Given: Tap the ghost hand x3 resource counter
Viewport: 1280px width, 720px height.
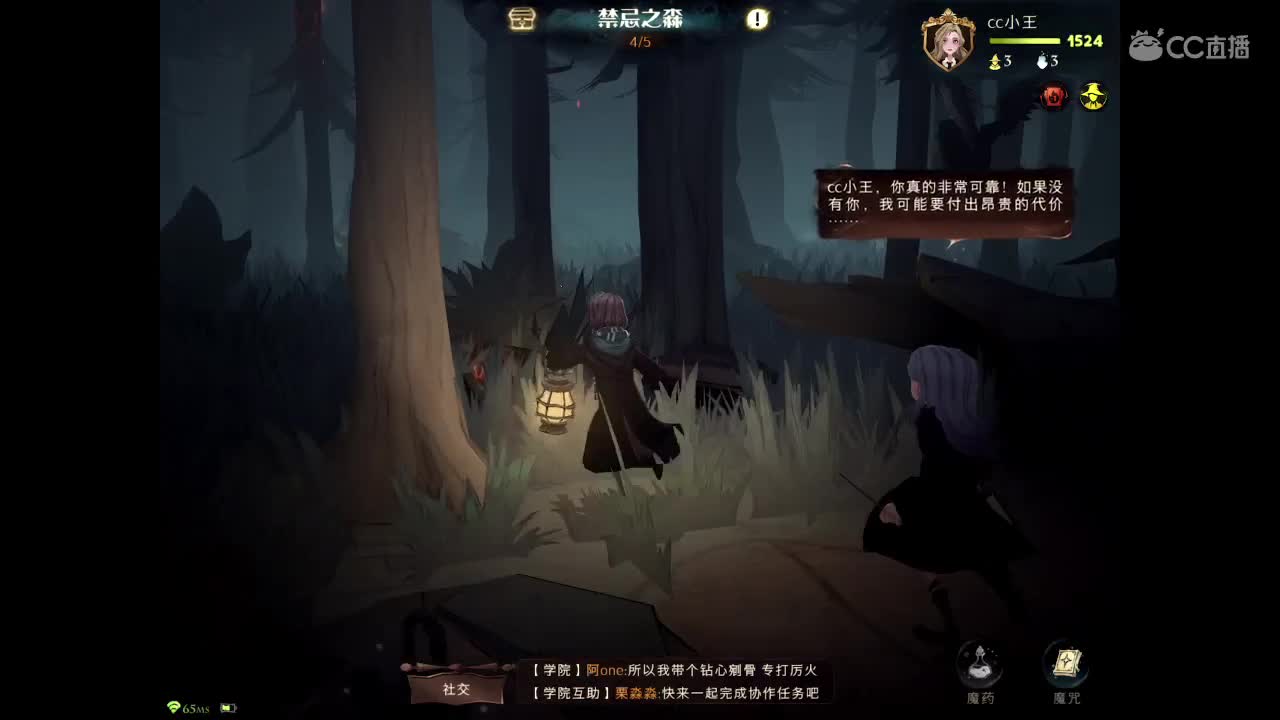Looking at the screenshot, I should (x=1047, y=60).
